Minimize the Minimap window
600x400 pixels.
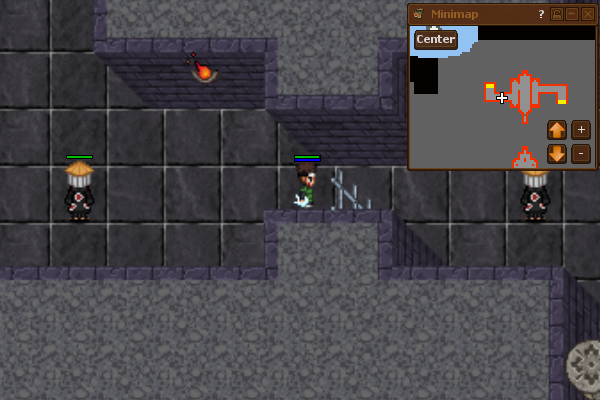tap(572, 14)
